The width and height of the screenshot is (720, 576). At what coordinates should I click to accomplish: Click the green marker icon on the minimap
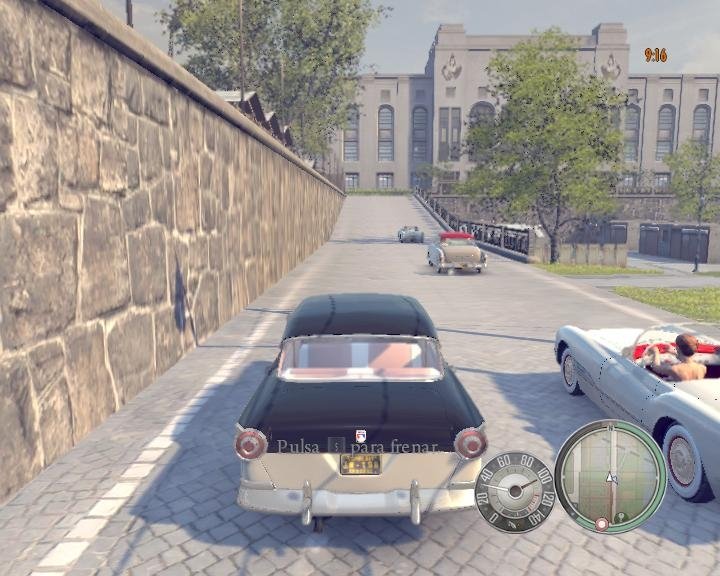coord(621,516)
